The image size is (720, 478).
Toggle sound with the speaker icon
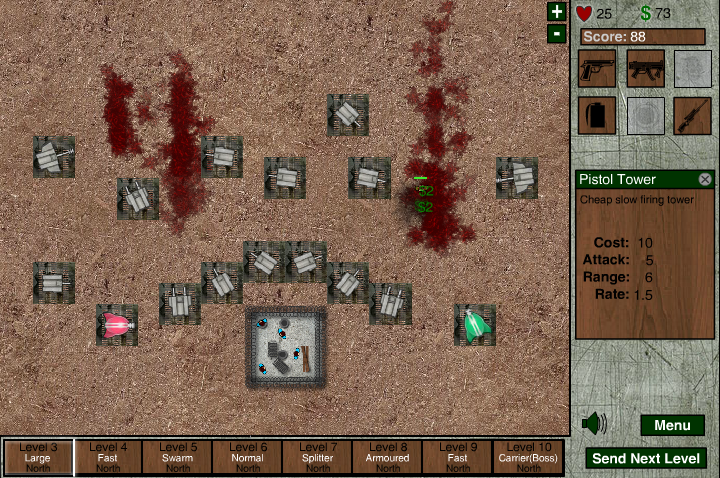tap(594, 424)
